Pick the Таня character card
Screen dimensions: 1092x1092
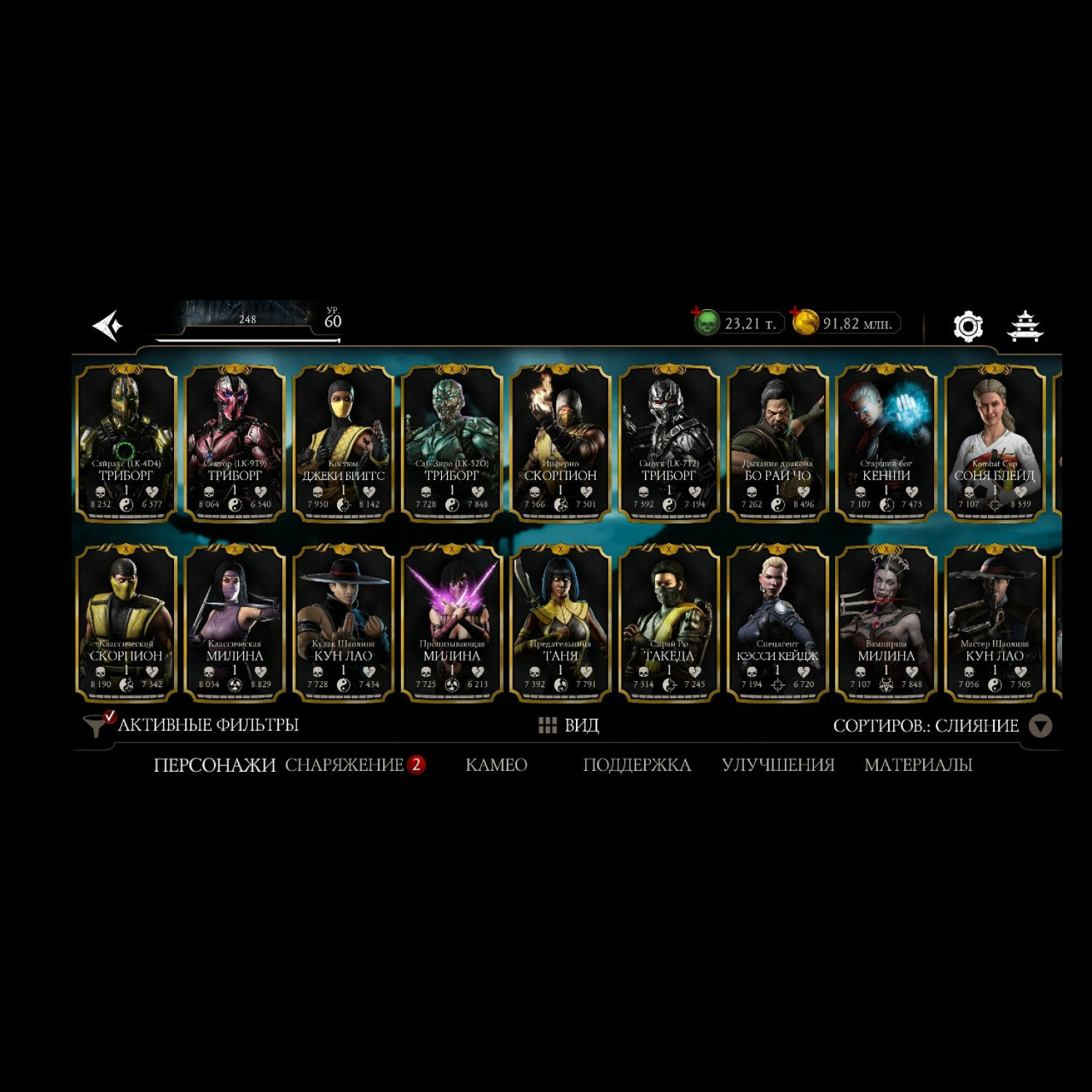(560, 623)
